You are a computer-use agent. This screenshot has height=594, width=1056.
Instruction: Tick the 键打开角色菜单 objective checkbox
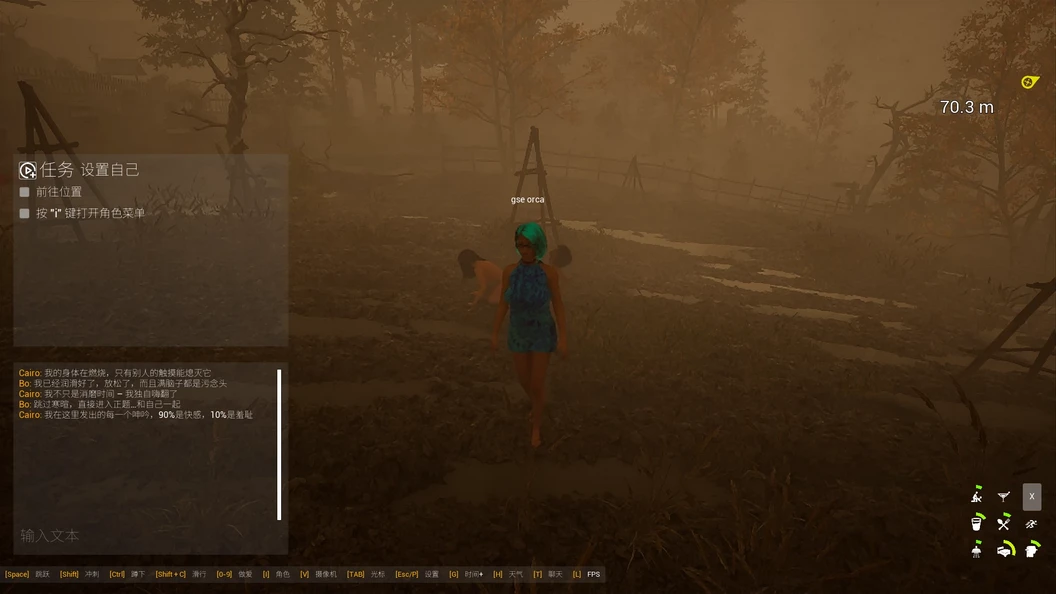25,213
